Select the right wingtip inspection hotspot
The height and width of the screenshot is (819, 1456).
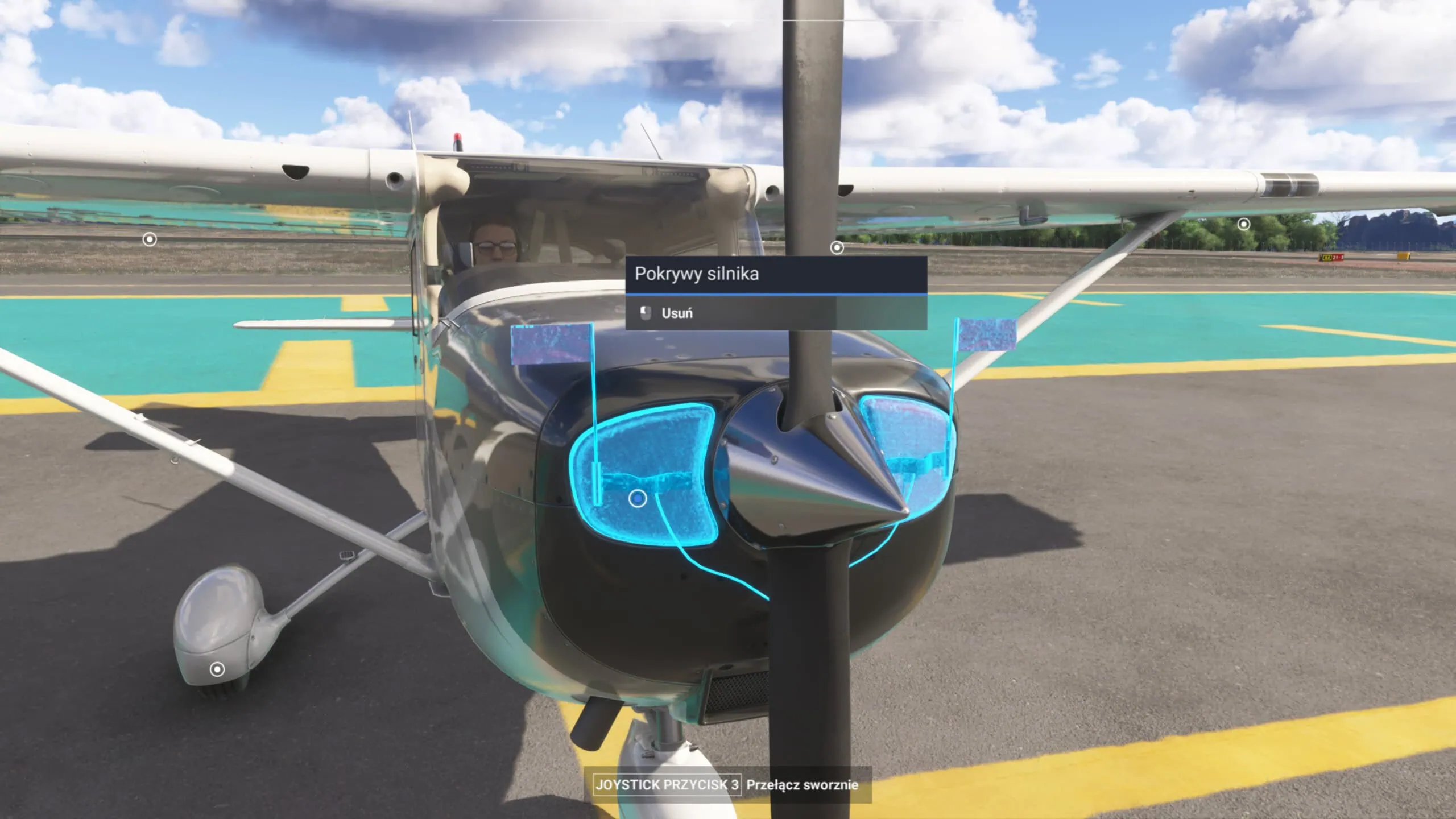coord(1243,225)
